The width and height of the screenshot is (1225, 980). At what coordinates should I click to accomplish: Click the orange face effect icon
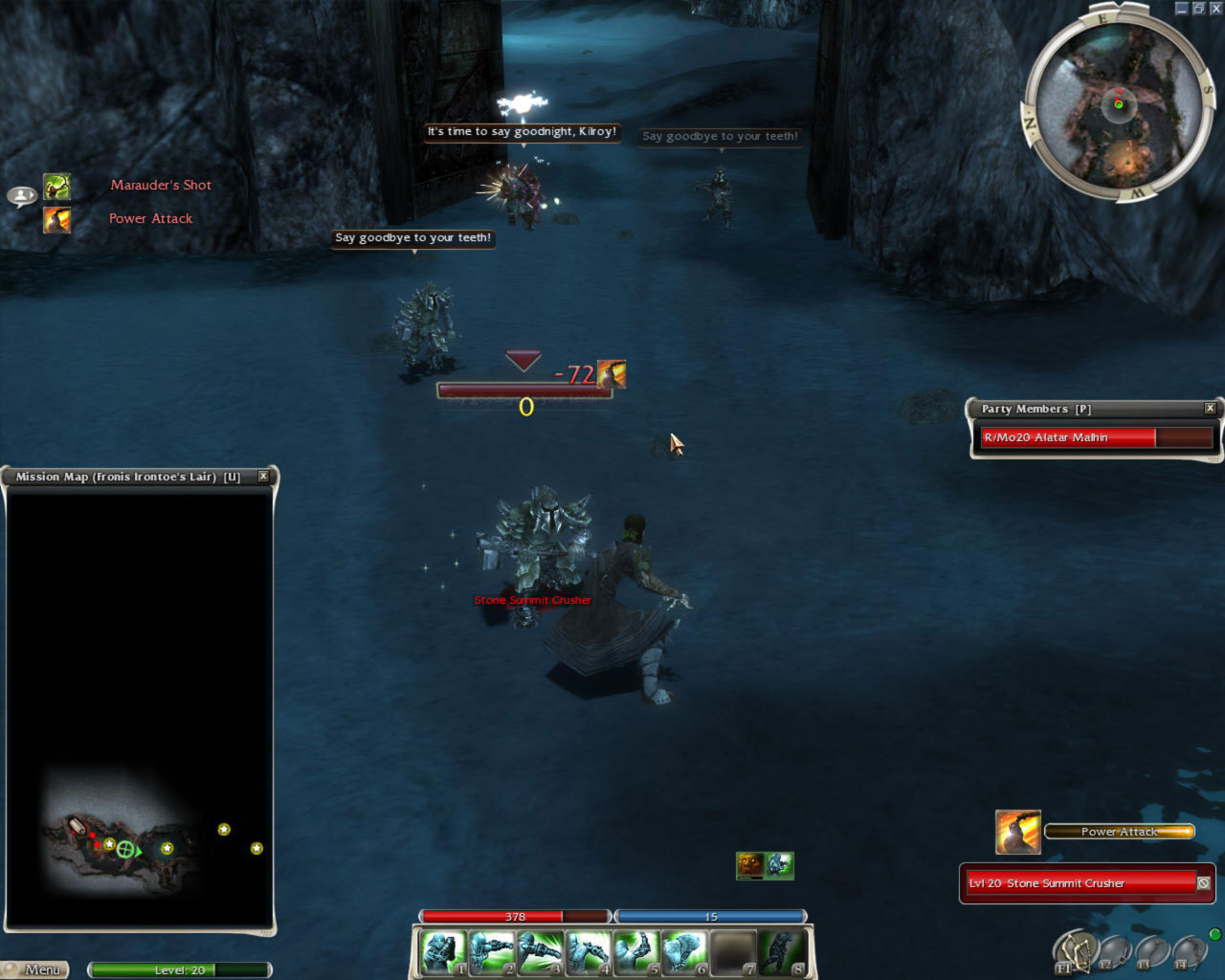point(749,865)
